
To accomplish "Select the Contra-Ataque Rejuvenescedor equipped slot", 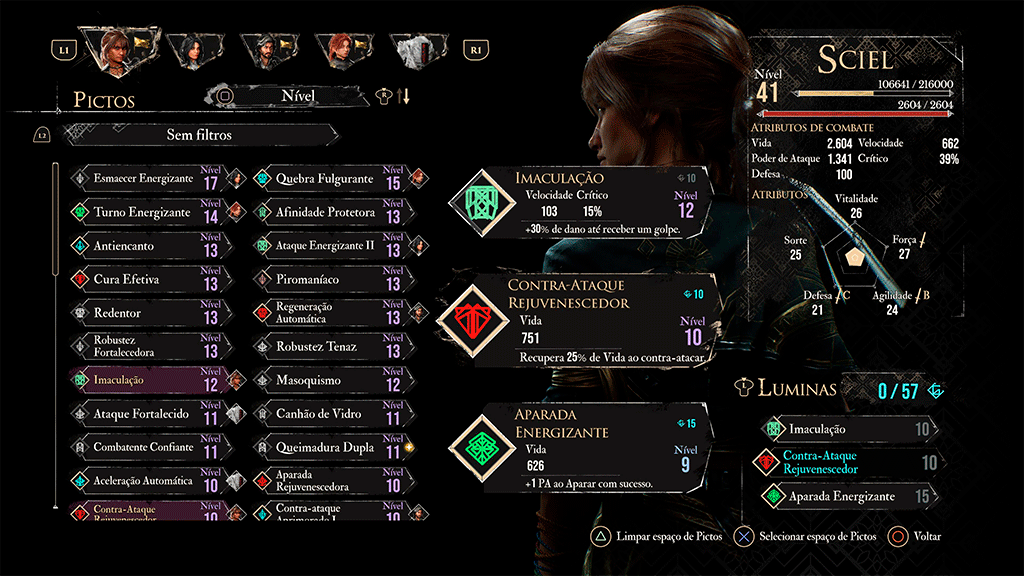I will (x=580, y=320).
